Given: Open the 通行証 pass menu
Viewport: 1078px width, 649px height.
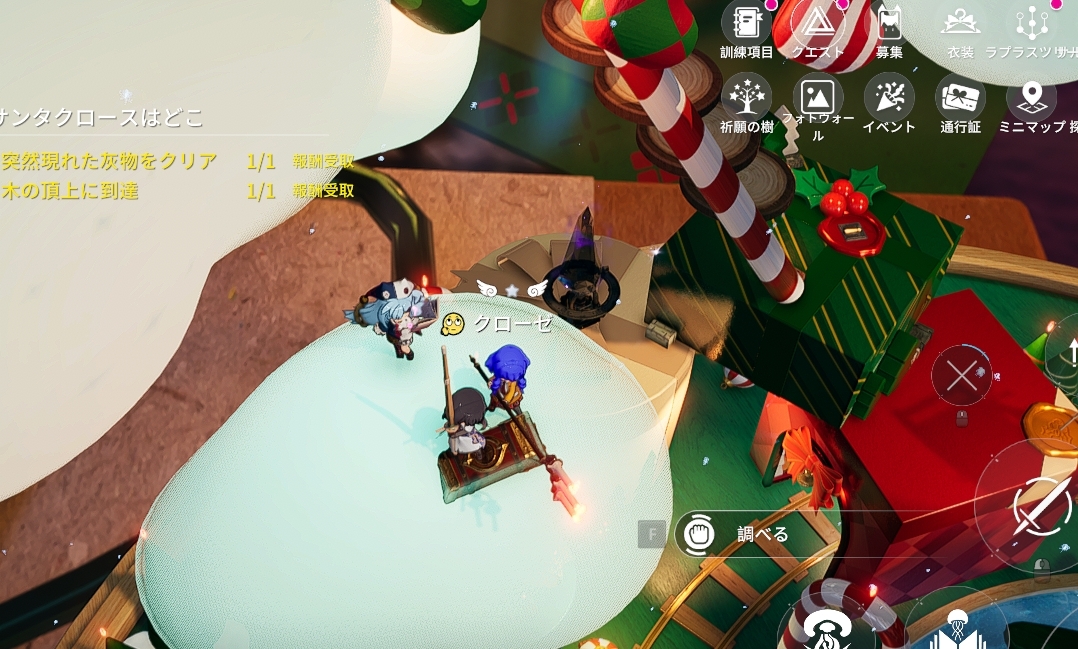Looking at the screenshot, I should click(960, 97).
